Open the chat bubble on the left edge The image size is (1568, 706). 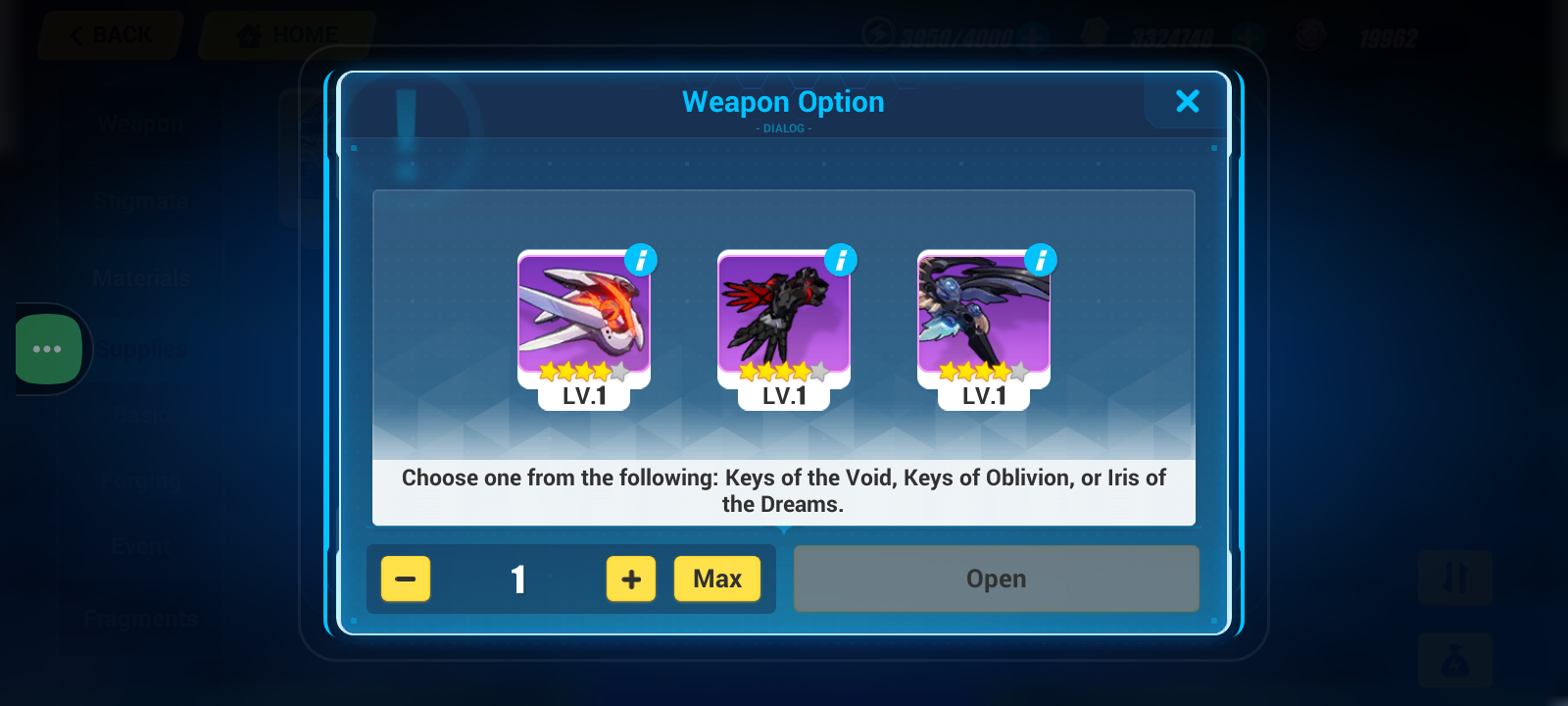coord(46,348)
